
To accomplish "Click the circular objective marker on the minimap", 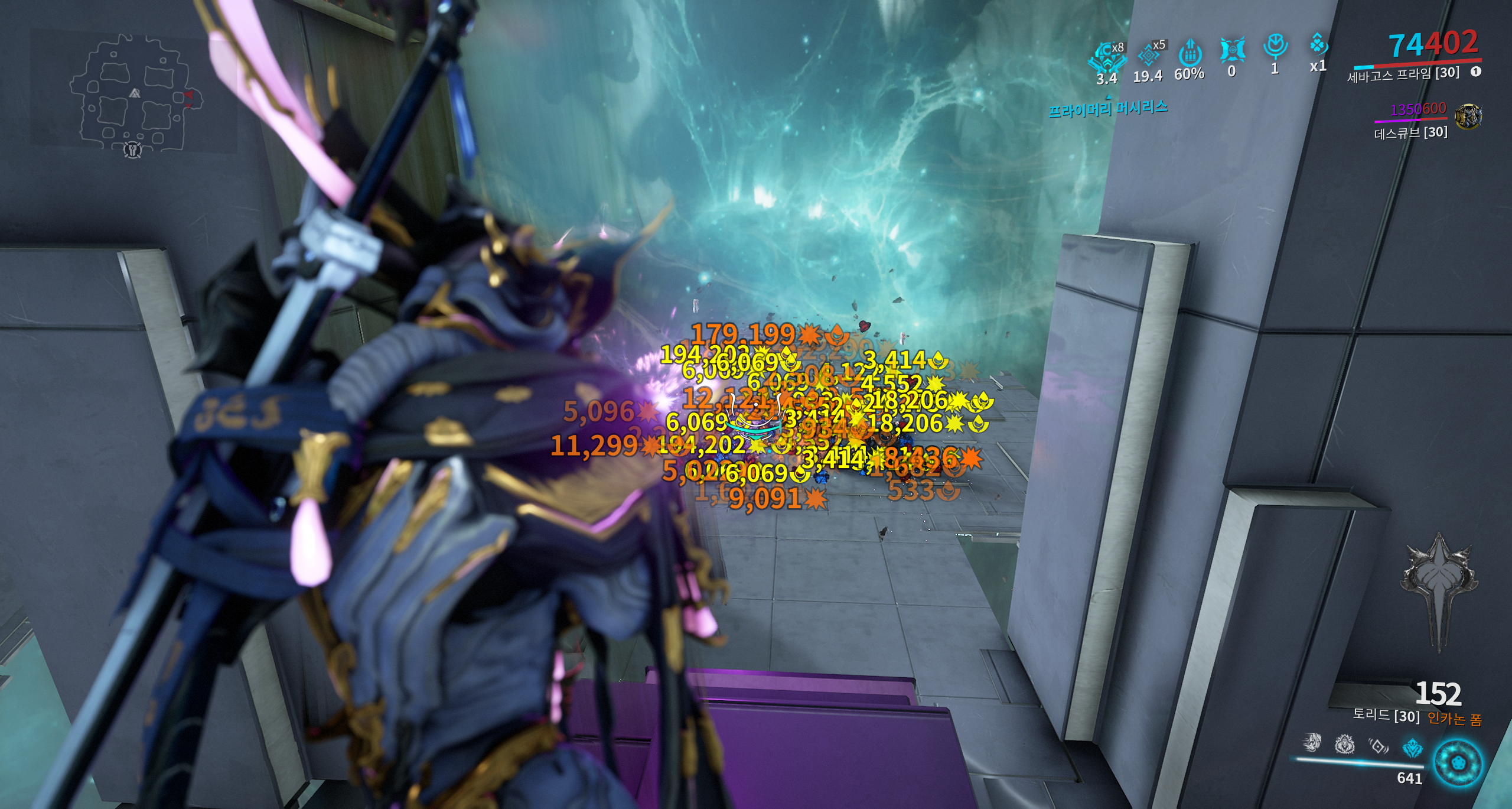I will (x=133, y=150).
